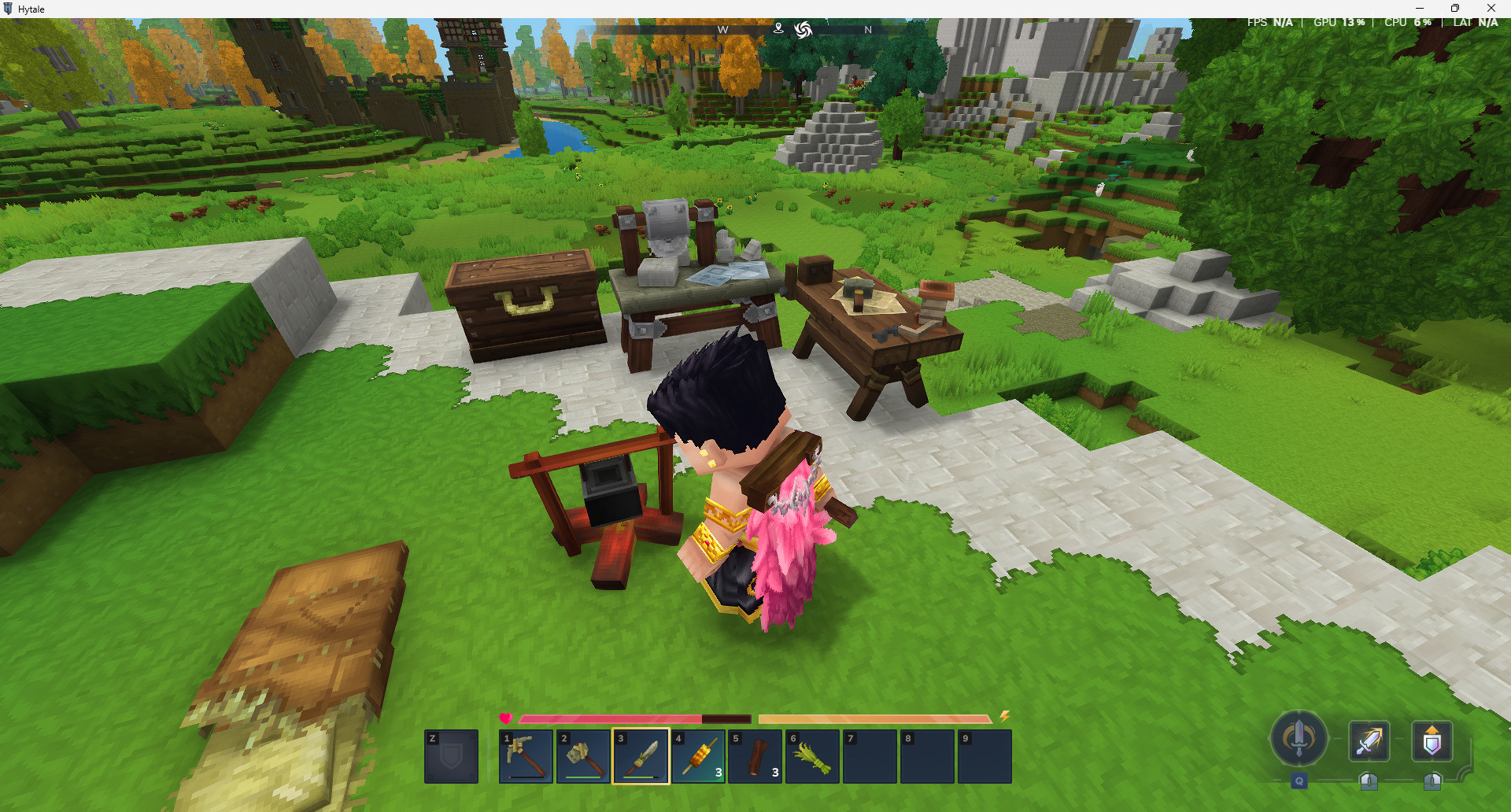Viewport: 1511px width, 812px height.
Task: Use the sword thrust attack ability icon
Action: (1369, 741)
